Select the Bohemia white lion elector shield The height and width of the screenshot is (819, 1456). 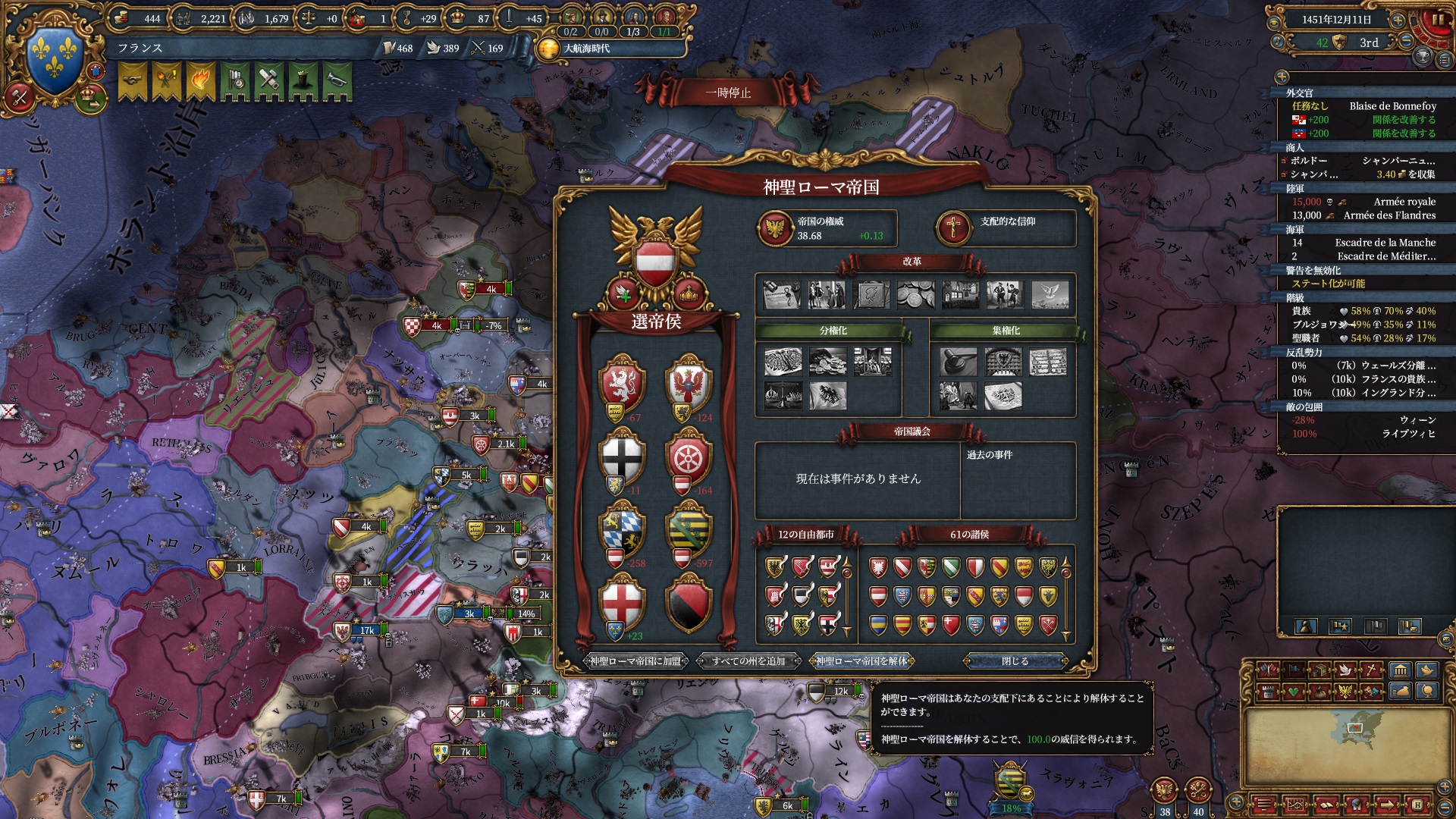pyautogui.click(x=622, y=384)
